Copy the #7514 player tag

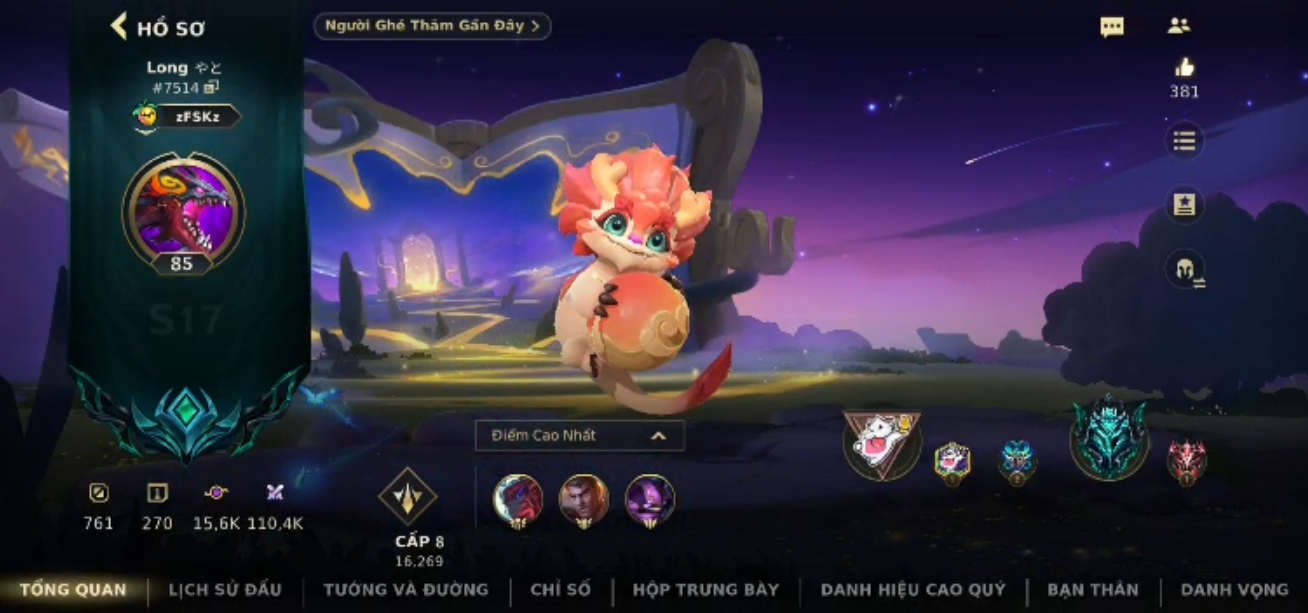211,88
